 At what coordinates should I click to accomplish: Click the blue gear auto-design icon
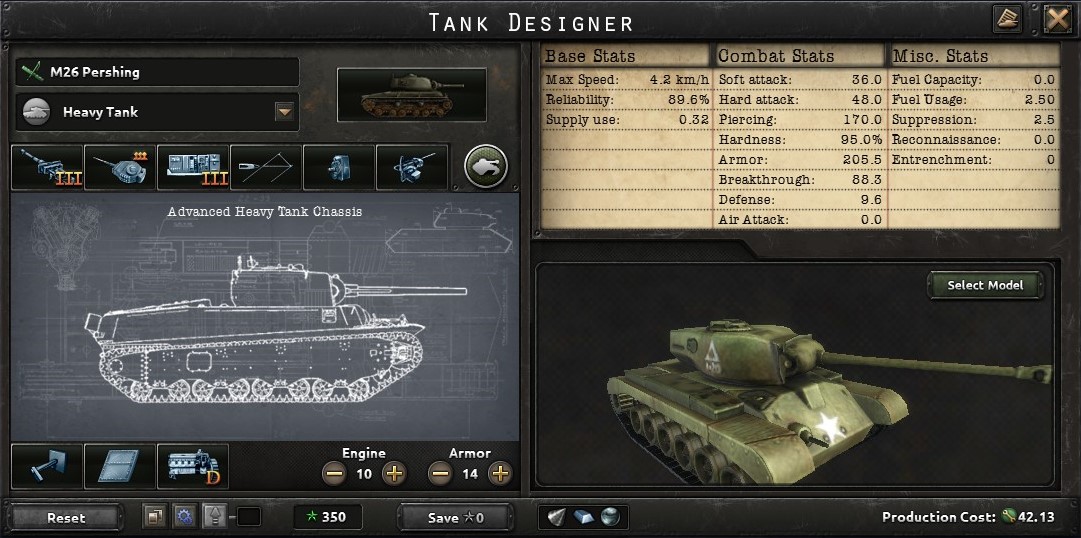click(183, 517)
